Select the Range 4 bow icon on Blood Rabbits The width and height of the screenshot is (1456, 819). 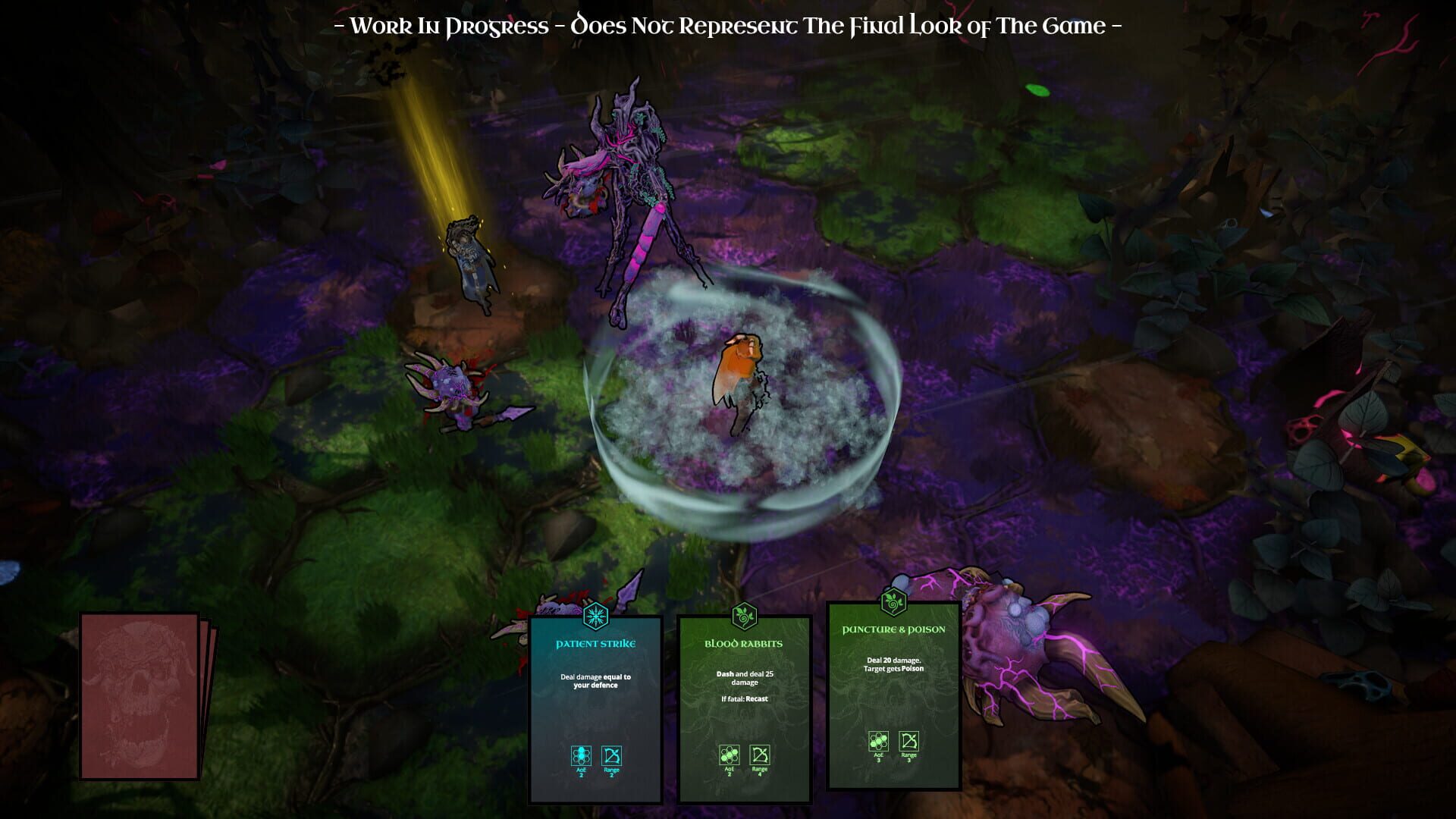tap(761, 756)
